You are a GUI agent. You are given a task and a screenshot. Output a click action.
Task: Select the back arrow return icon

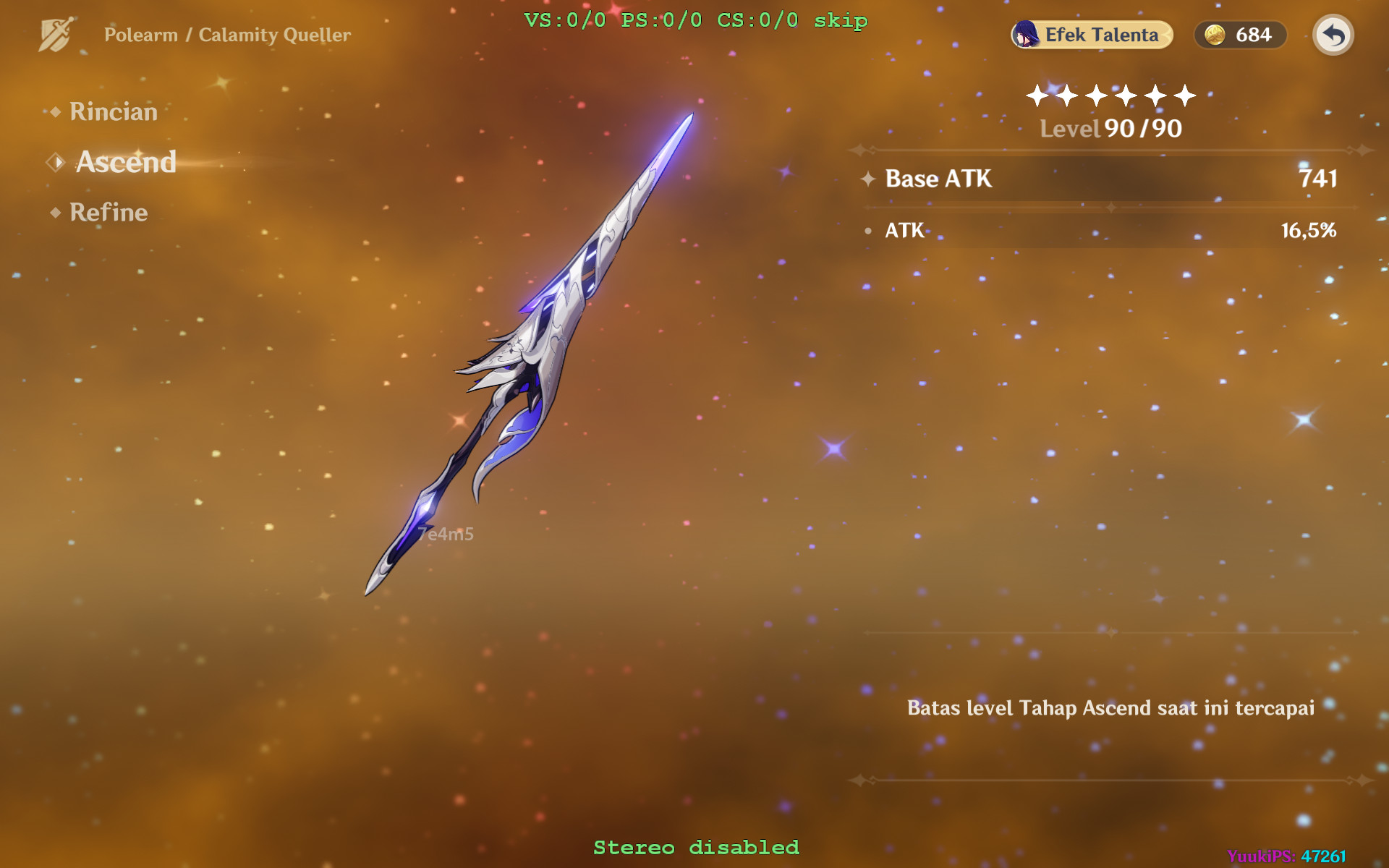[x=1333, y=34]
